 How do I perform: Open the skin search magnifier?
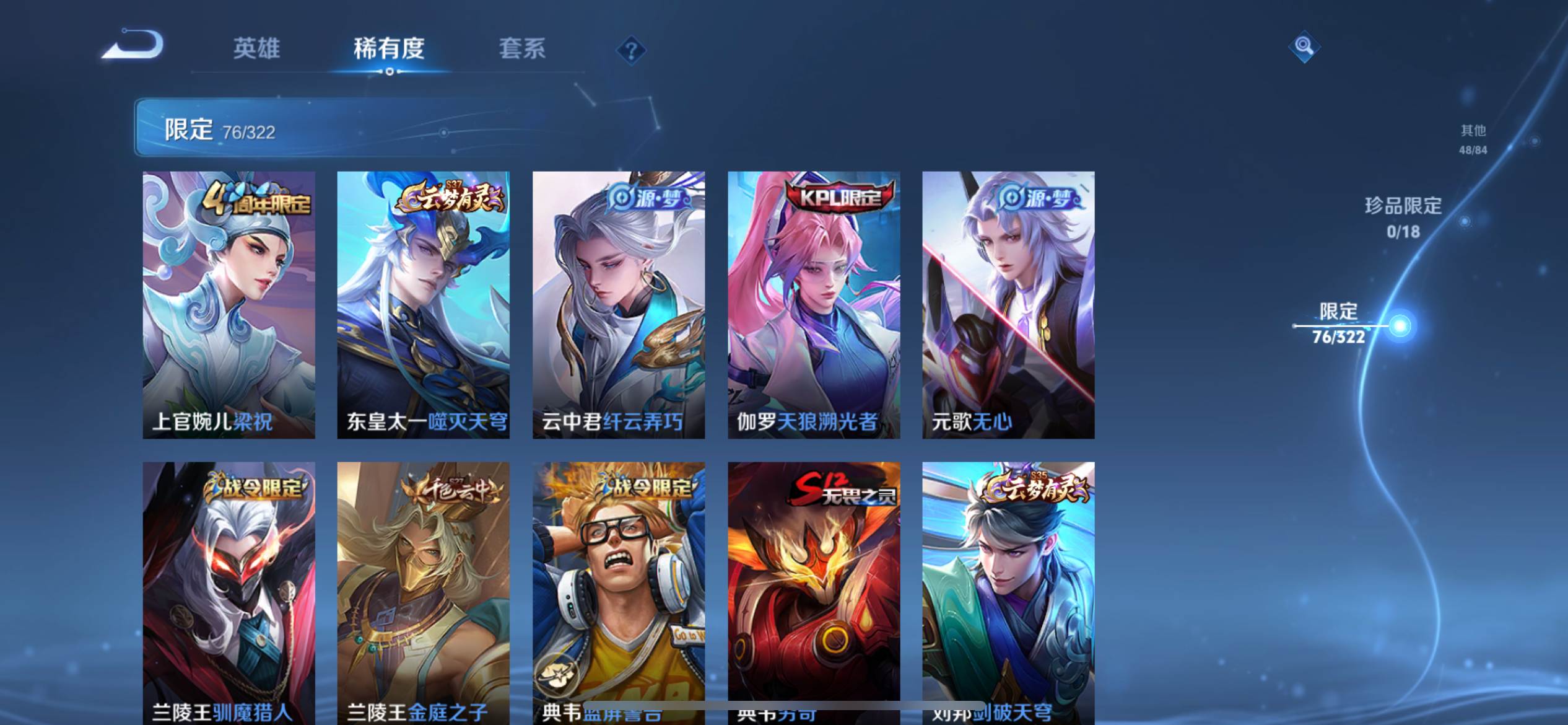coord(1304,46)
